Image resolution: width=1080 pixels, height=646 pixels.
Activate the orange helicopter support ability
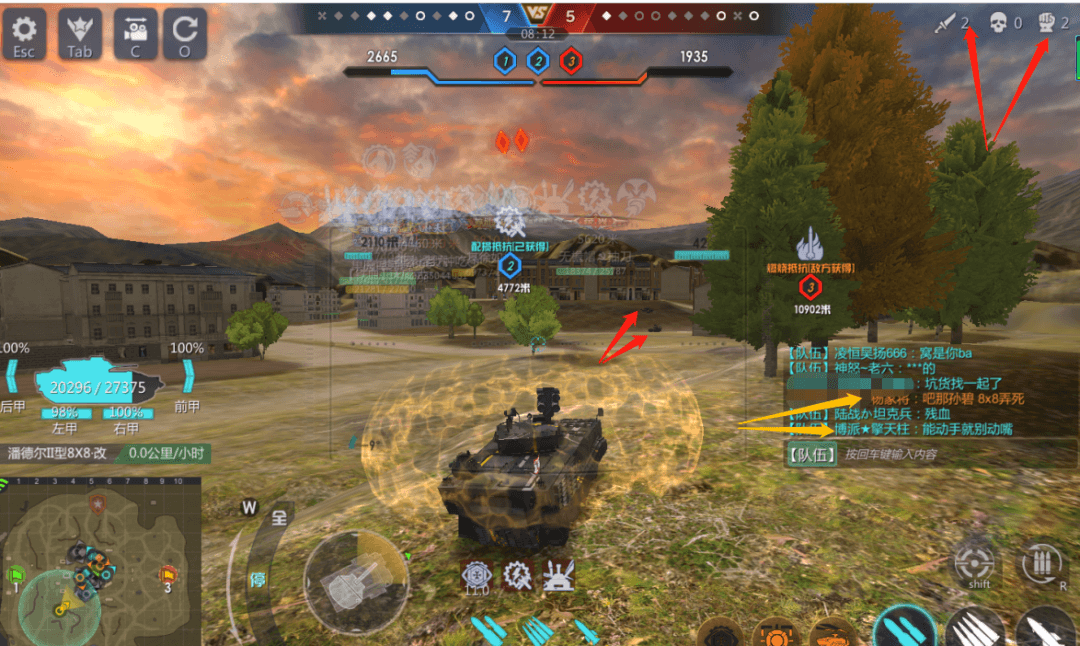click(x=832, y=634)
